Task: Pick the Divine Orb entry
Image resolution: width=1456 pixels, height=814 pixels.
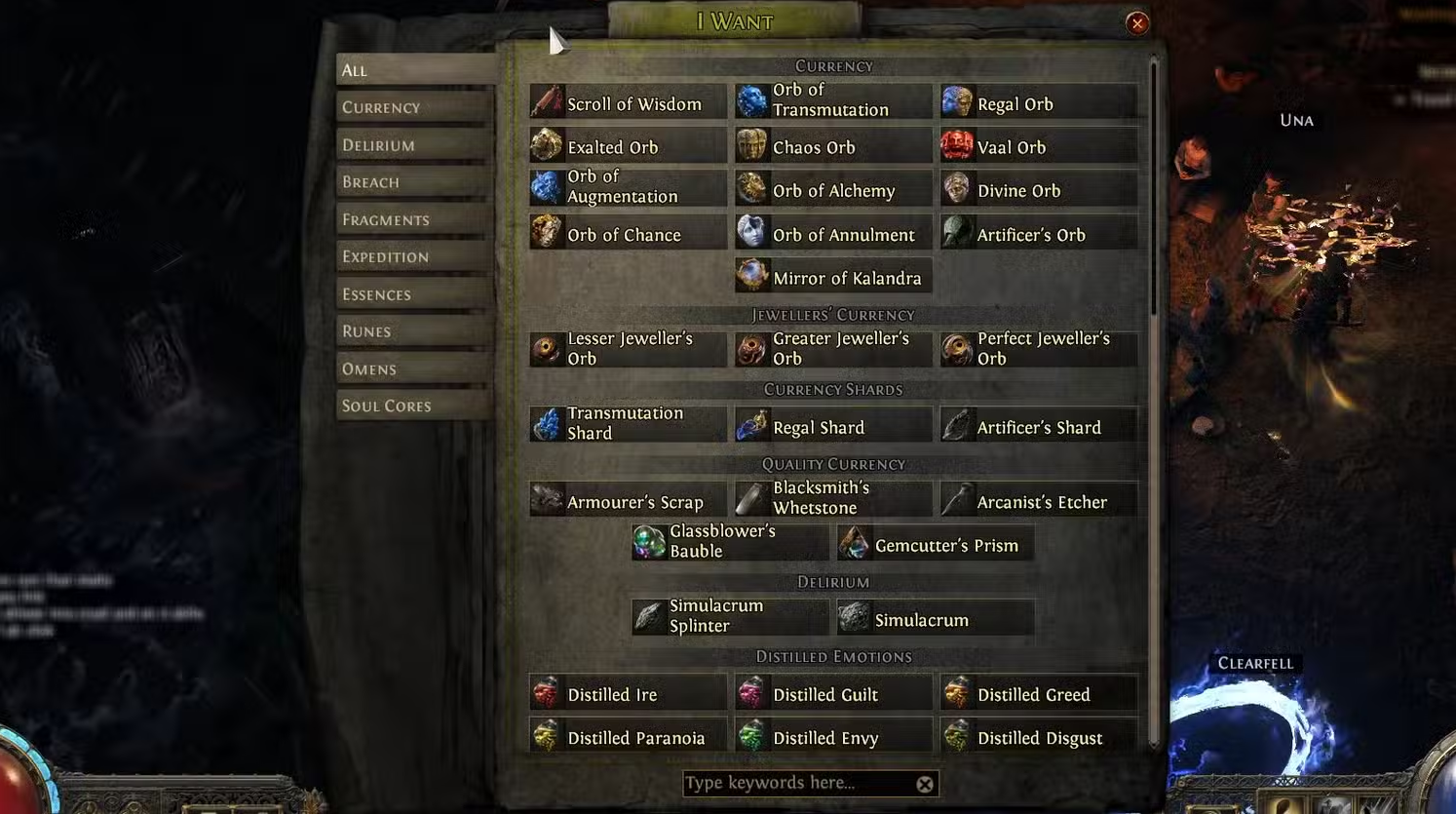Action: (1038, 191)
